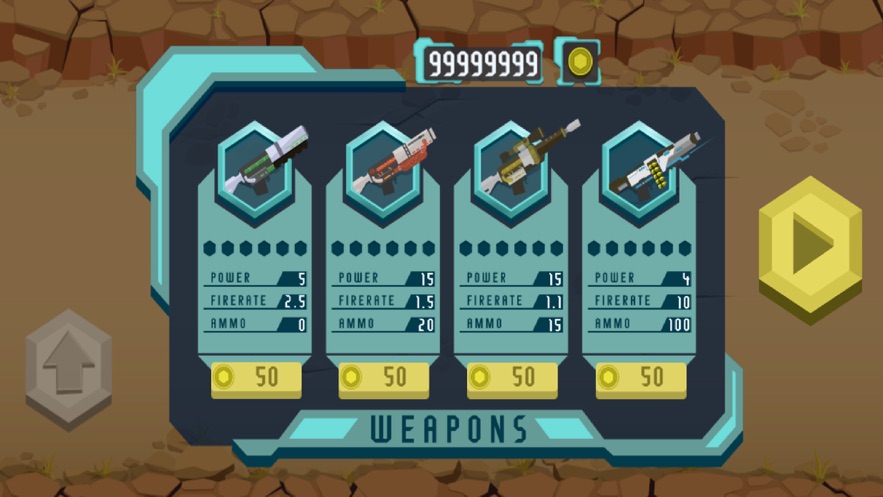Purchase the Firerate 1.5 weapon for 50

coord(384,377)
